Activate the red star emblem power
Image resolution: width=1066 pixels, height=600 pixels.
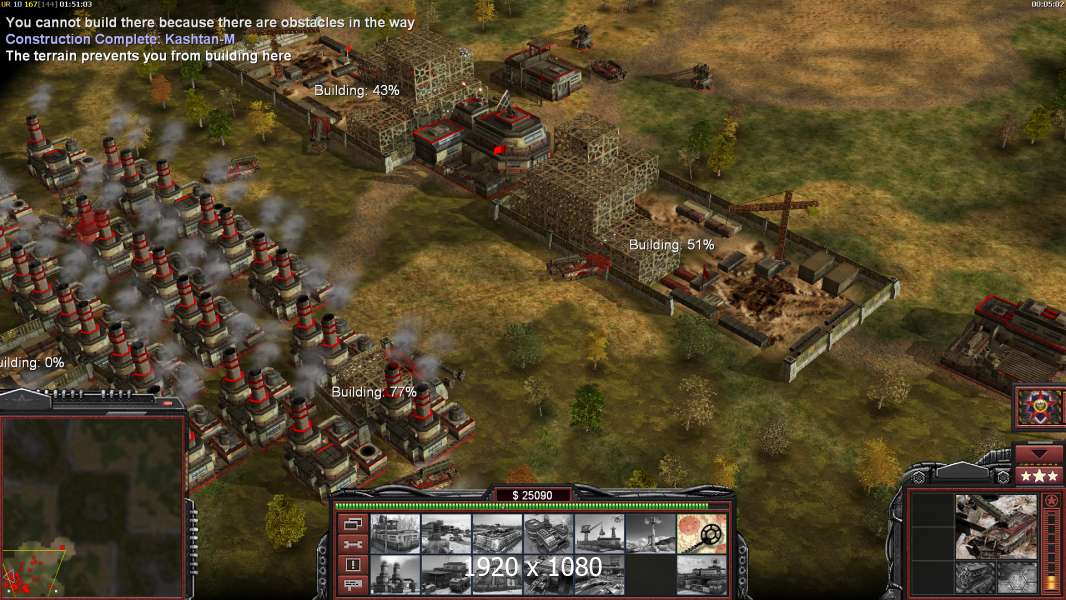[x=1038, y=408]
